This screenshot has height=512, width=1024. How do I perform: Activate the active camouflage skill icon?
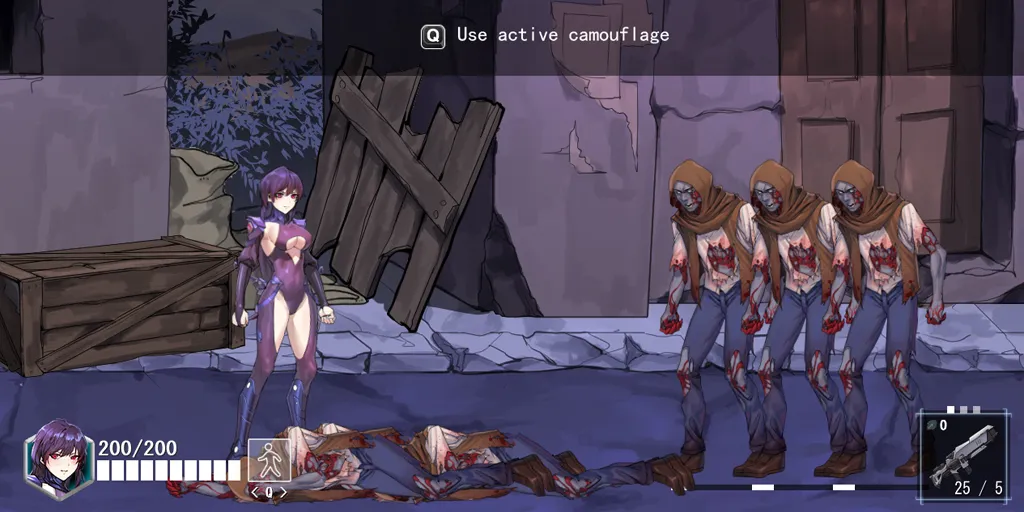point(268,460)
